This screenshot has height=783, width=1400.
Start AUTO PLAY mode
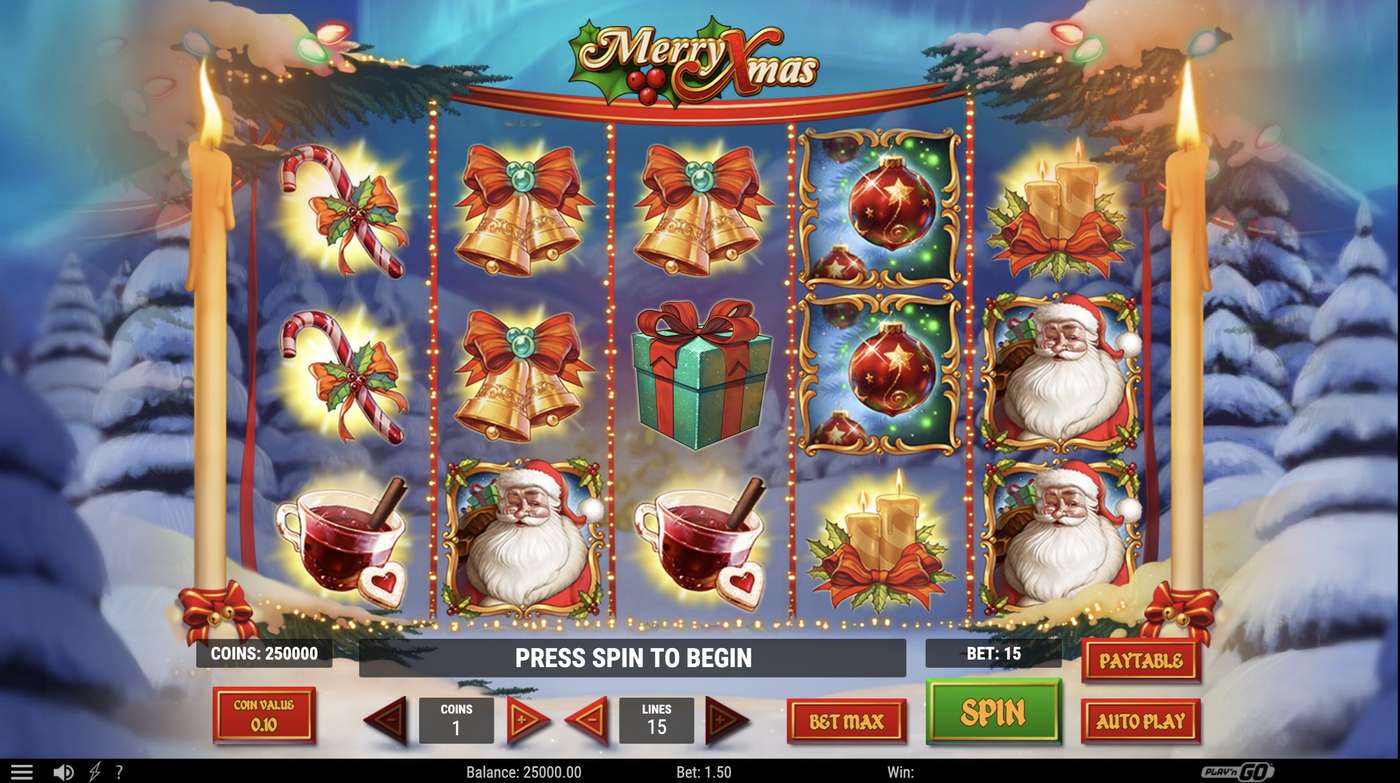click(1140, 720)
